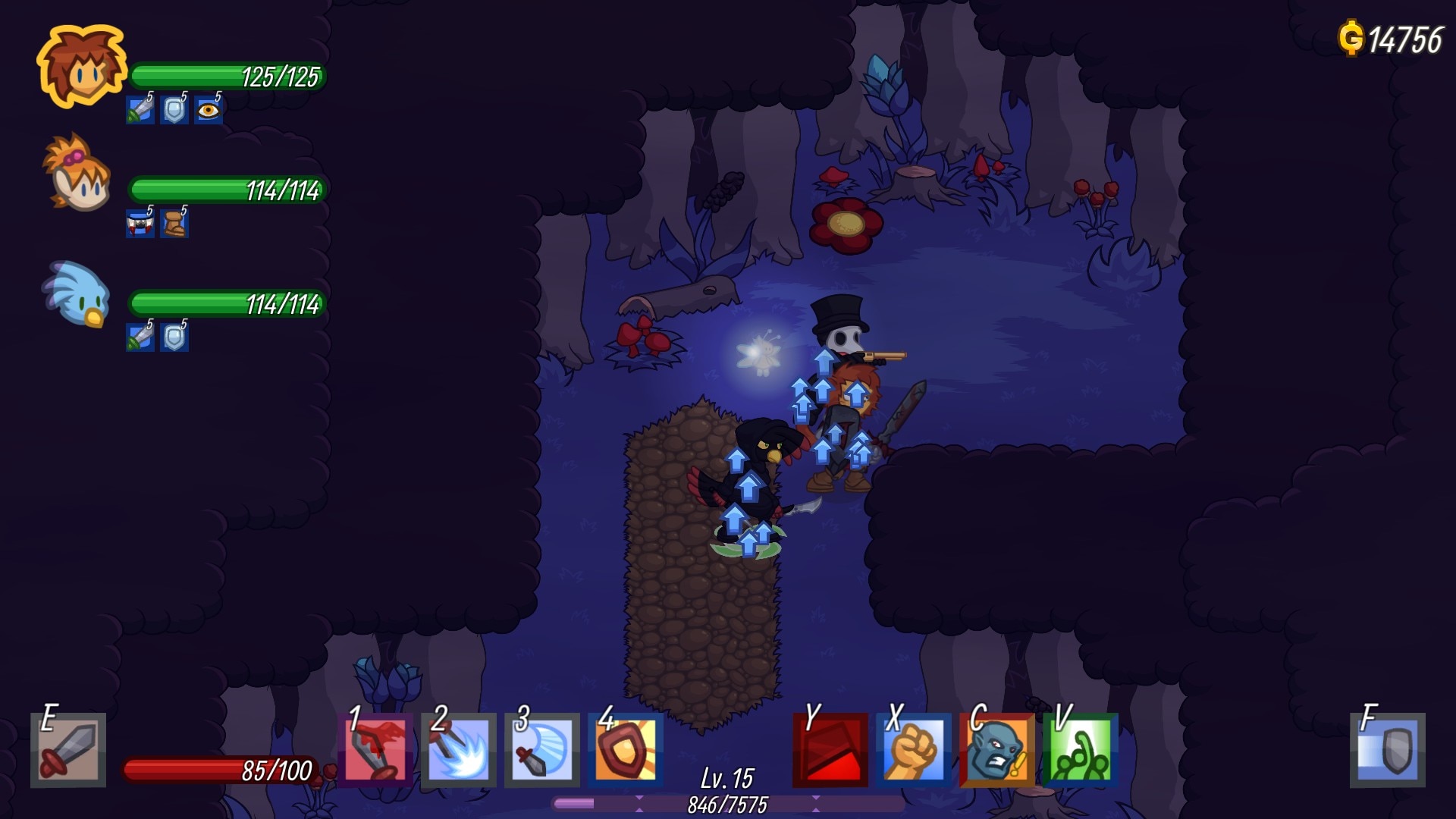Activate the glowing shield skill
This screenshot has width=1456, height=819.
coord(626,750)
